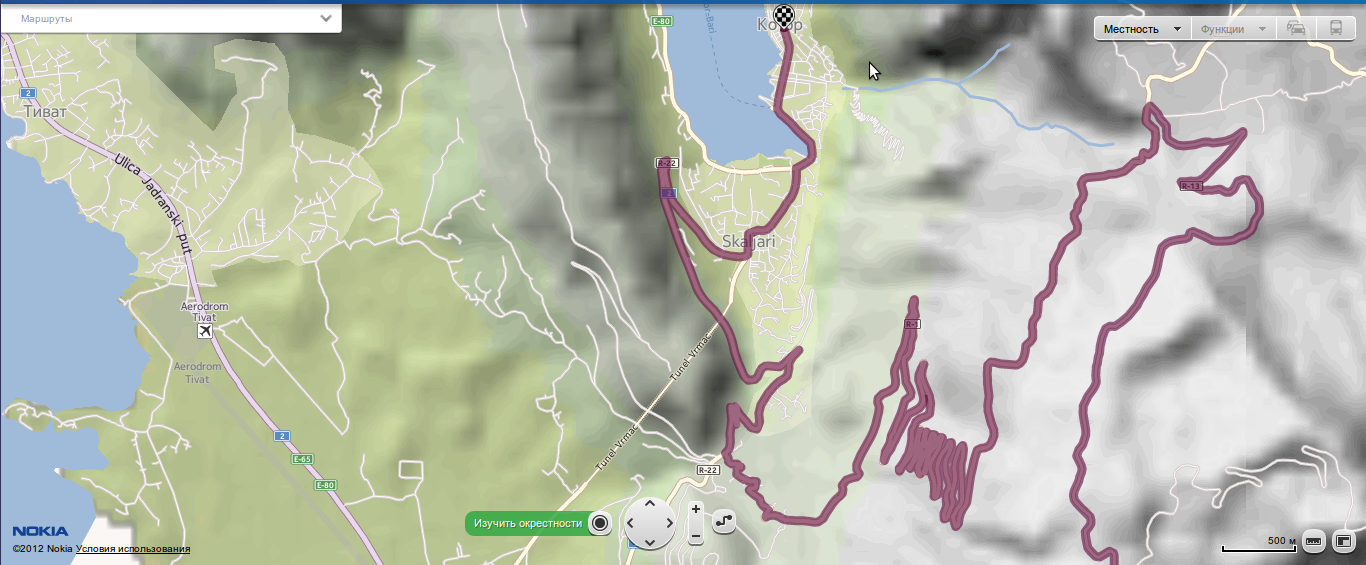Click the route path tool icon

[724, 522]
